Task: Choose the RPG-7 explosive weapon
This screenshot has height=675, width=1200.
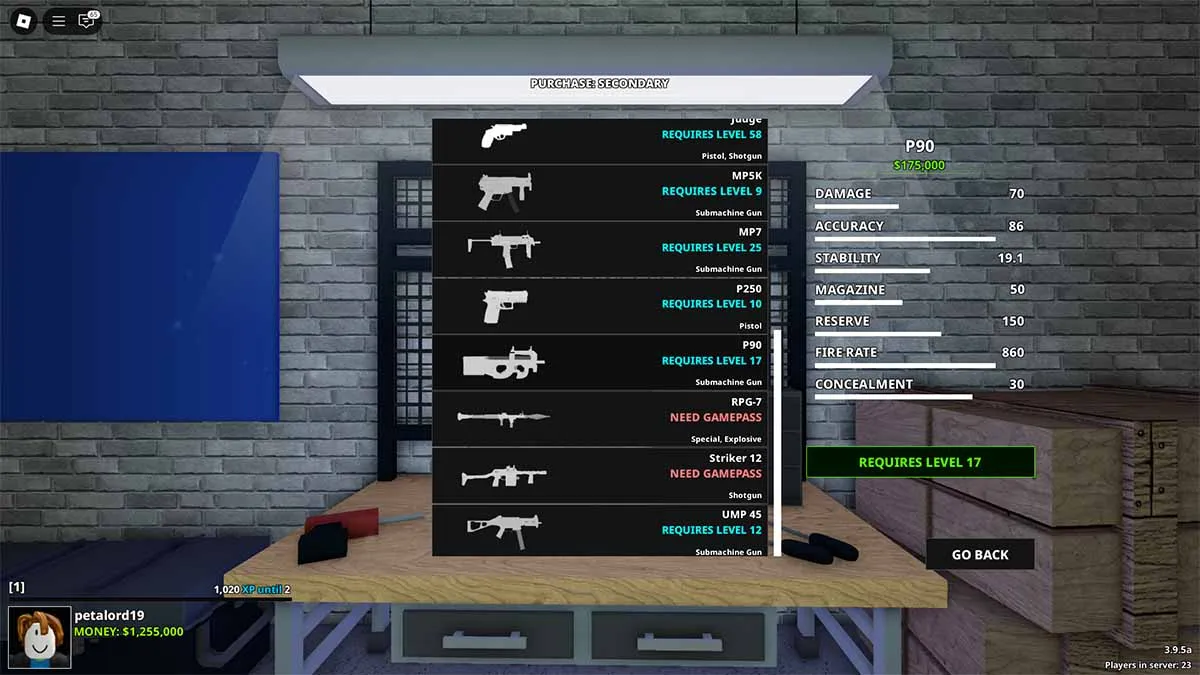Action: pyautogui.click(x=600, y=418)
